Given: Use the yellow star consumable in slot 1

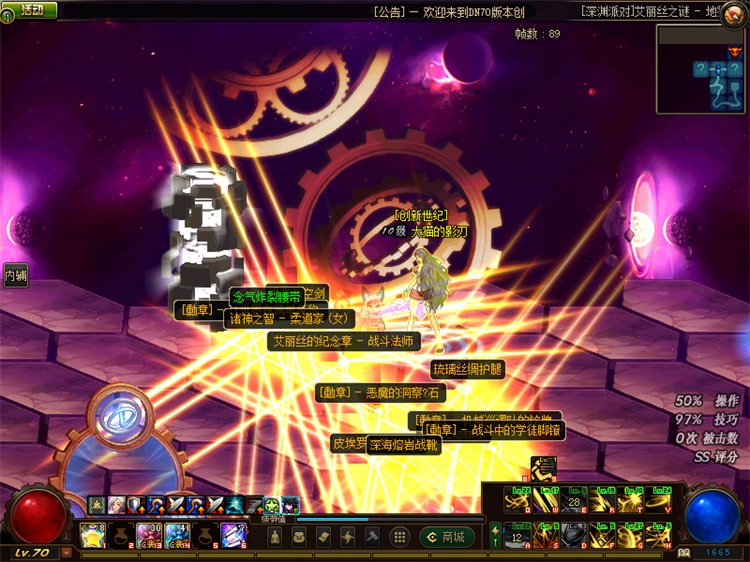Looking at the screenshot, I should [x=92, y=535].
